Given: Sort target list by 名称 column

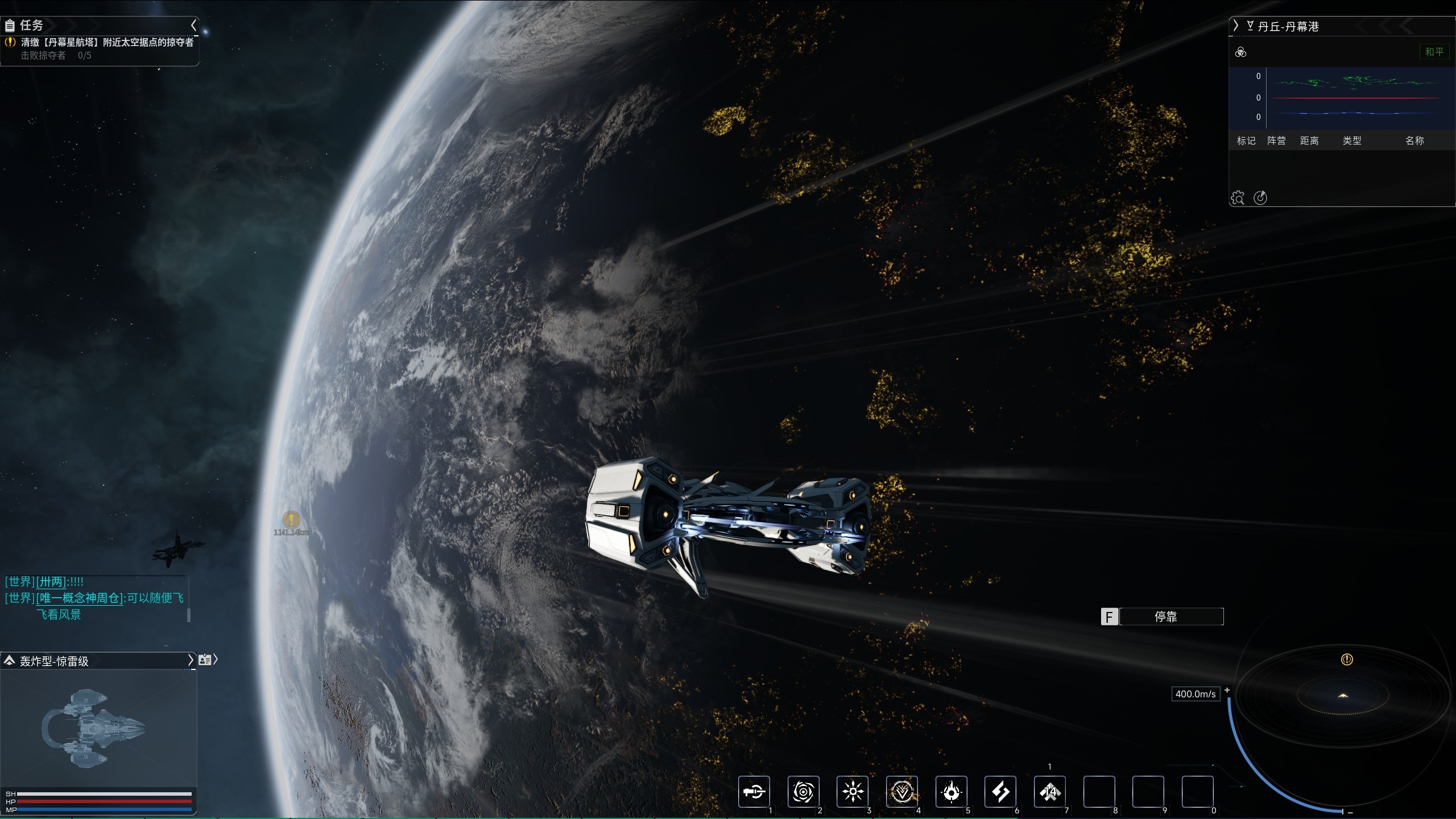Looking at the screenshot, I should click(1414, 140).
